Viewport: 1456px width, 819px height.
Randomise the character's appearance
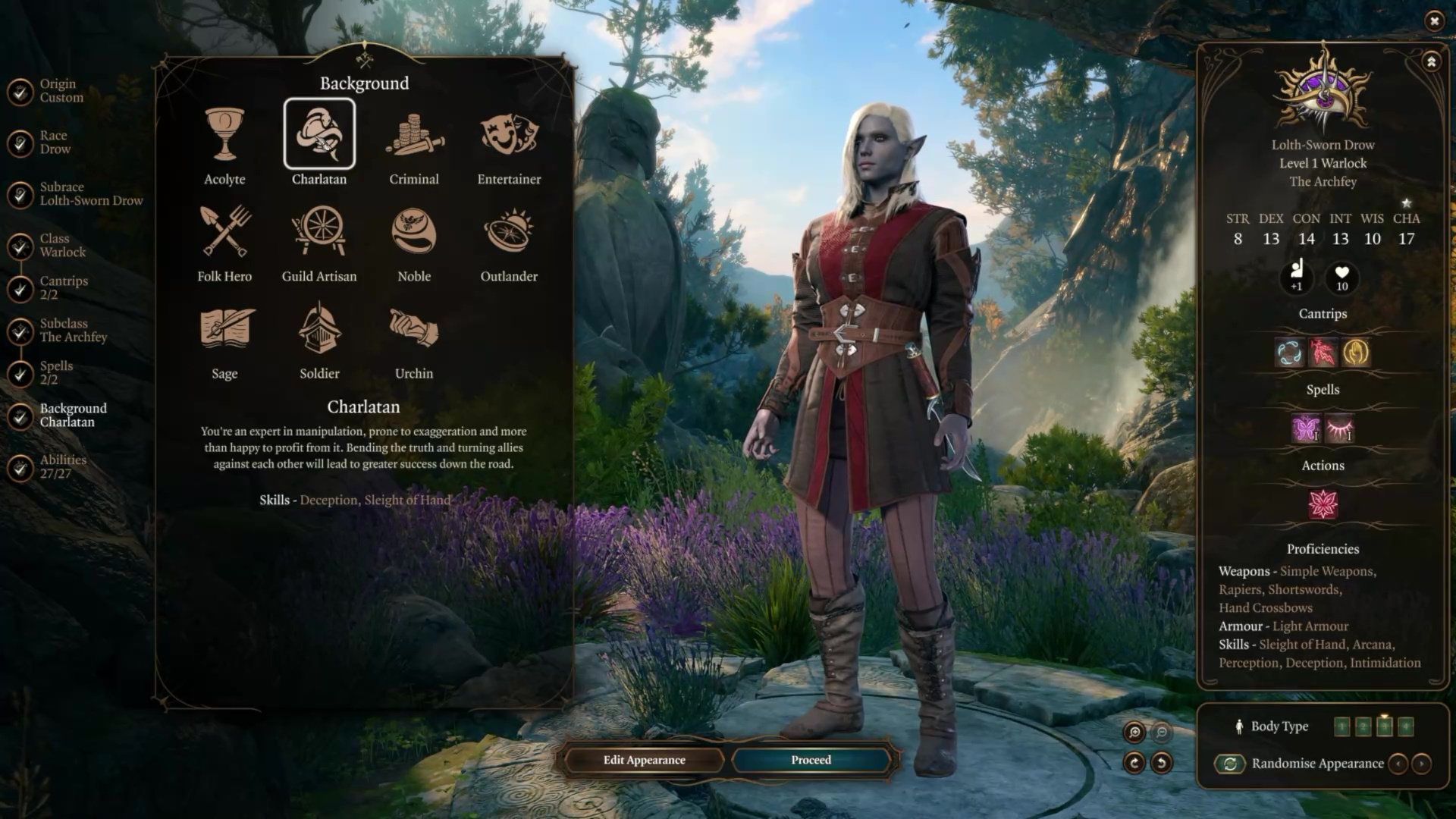1230,764
